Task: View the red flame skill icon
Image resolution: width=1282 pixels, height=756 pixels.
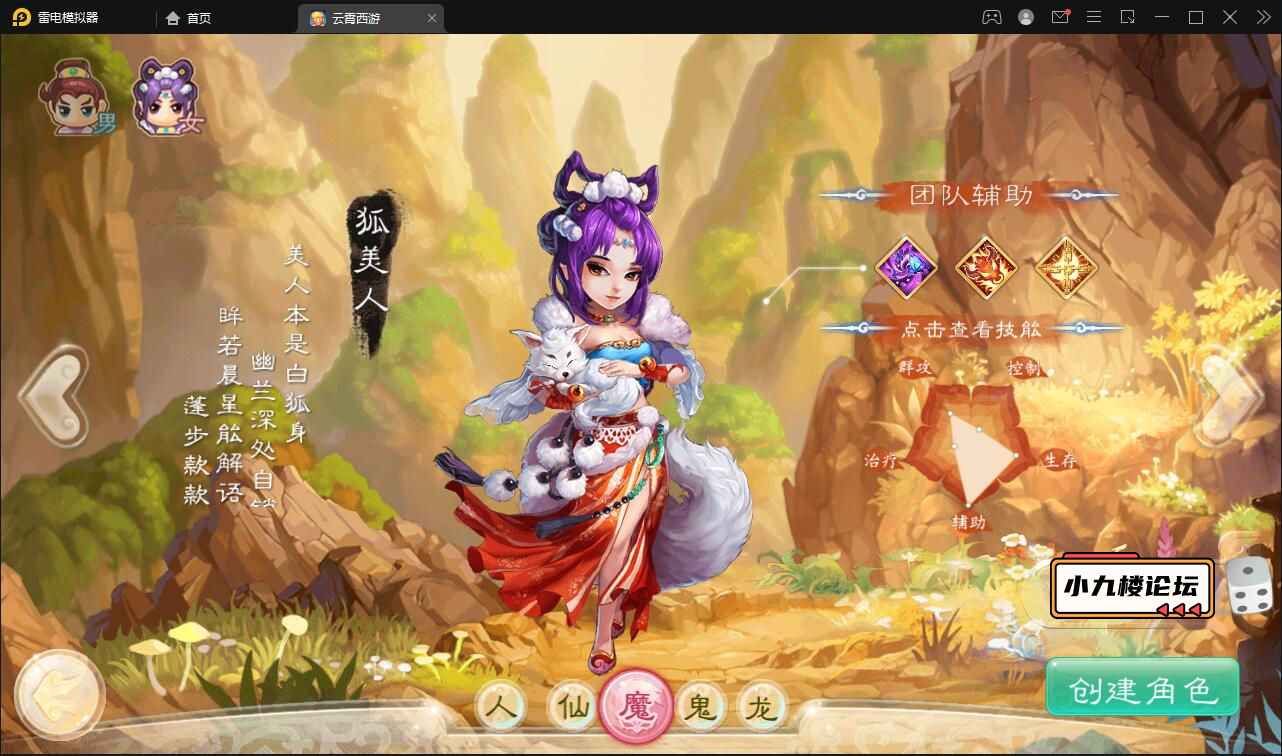Action: pos(985,267)
